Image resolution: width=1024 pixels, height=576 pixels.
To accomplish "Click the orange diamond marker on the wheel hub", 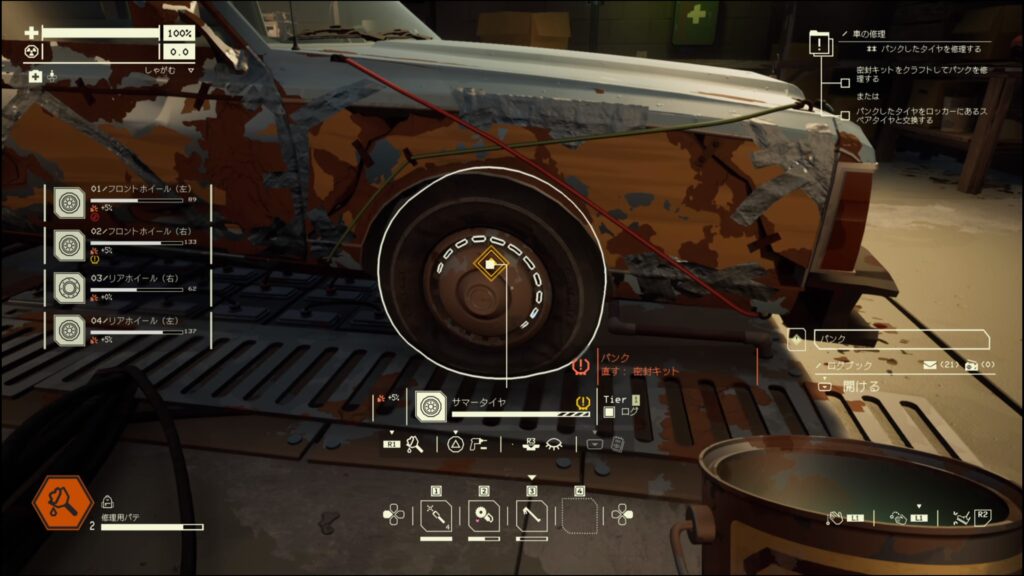I will (x=489, y=265).
